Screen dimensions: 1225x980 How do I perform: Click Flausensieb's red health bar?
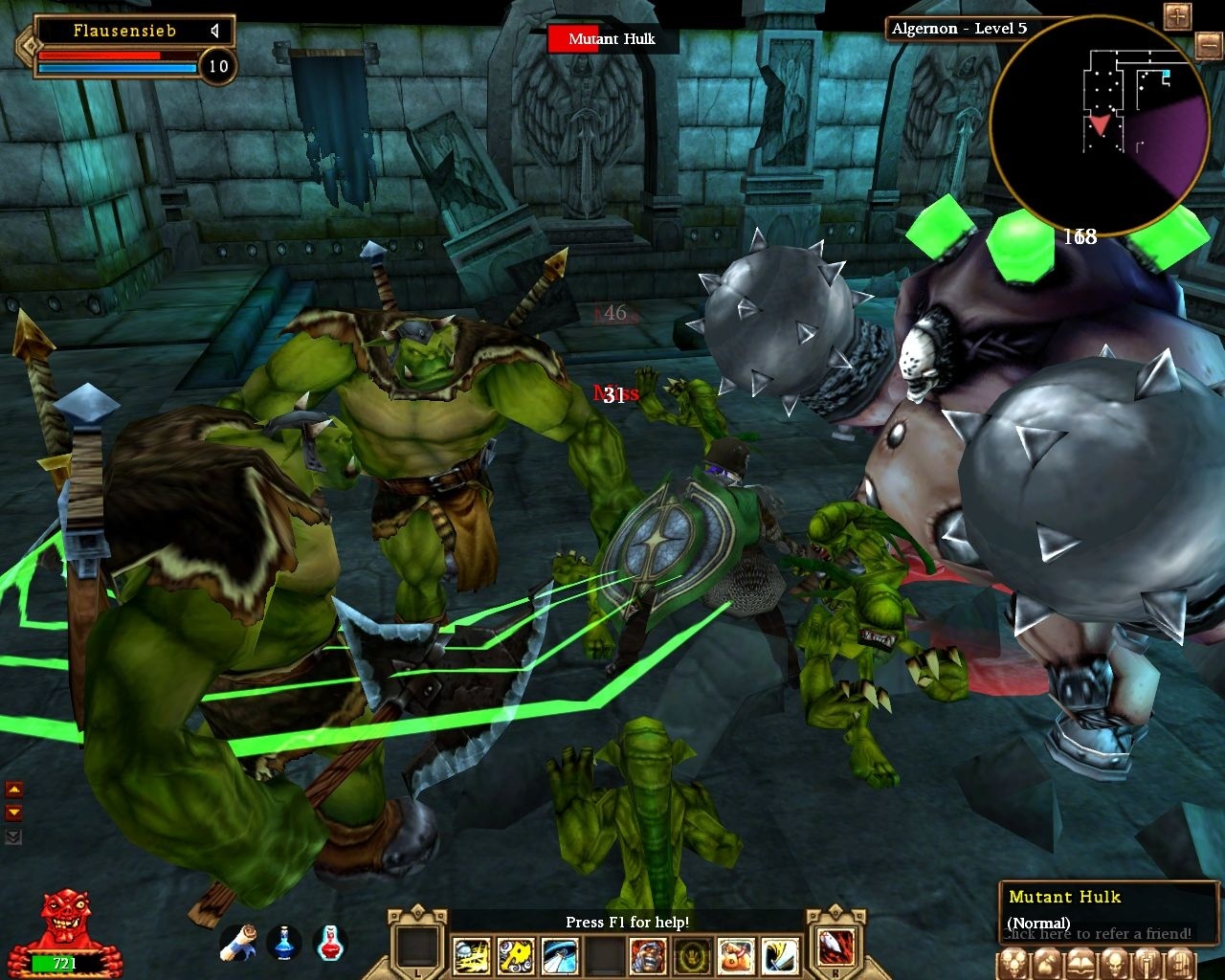click(x=99, y=56)
